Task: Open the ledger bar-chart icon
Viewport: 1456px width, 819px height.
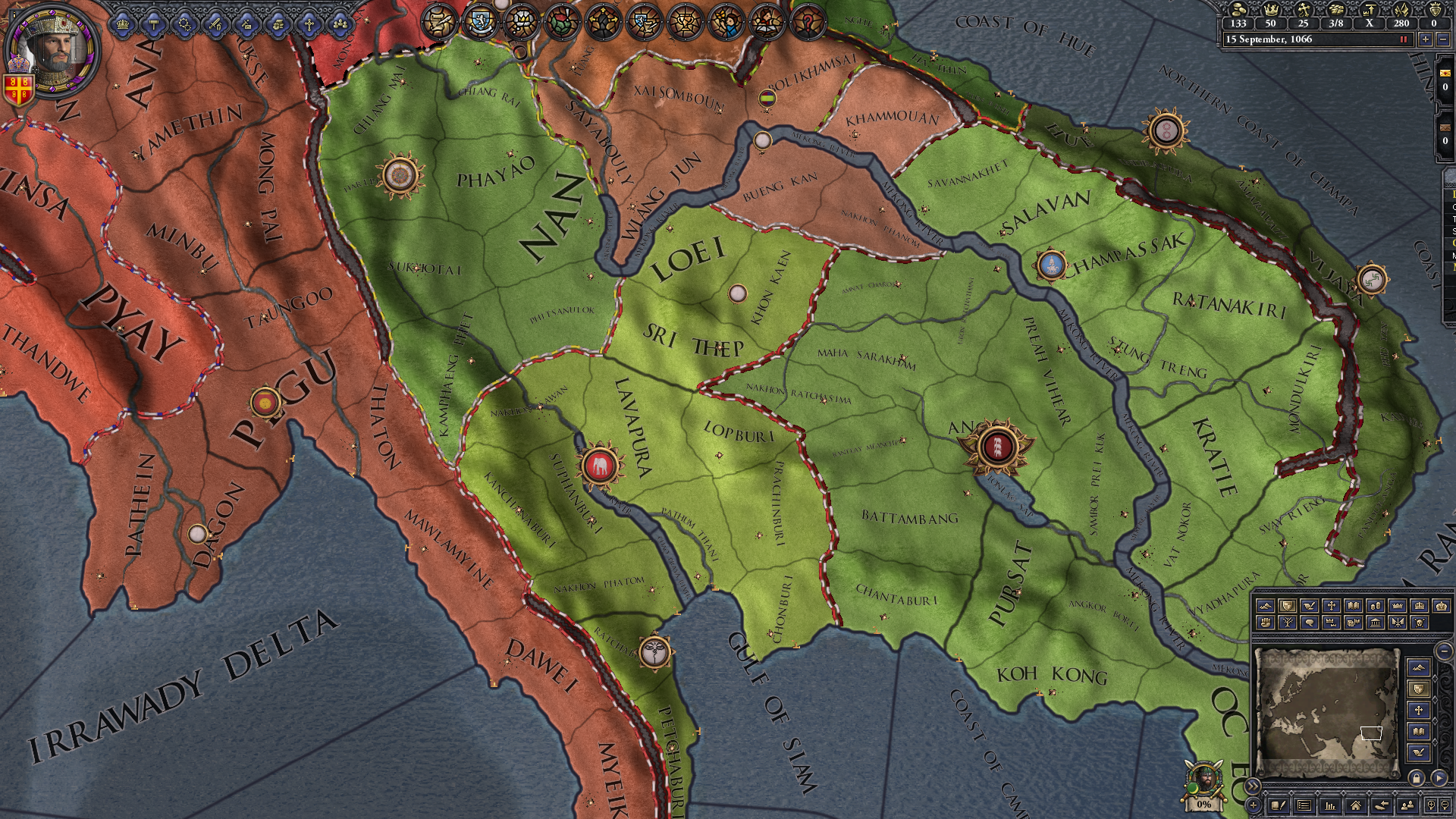Action: click(x=1329, y=805)
